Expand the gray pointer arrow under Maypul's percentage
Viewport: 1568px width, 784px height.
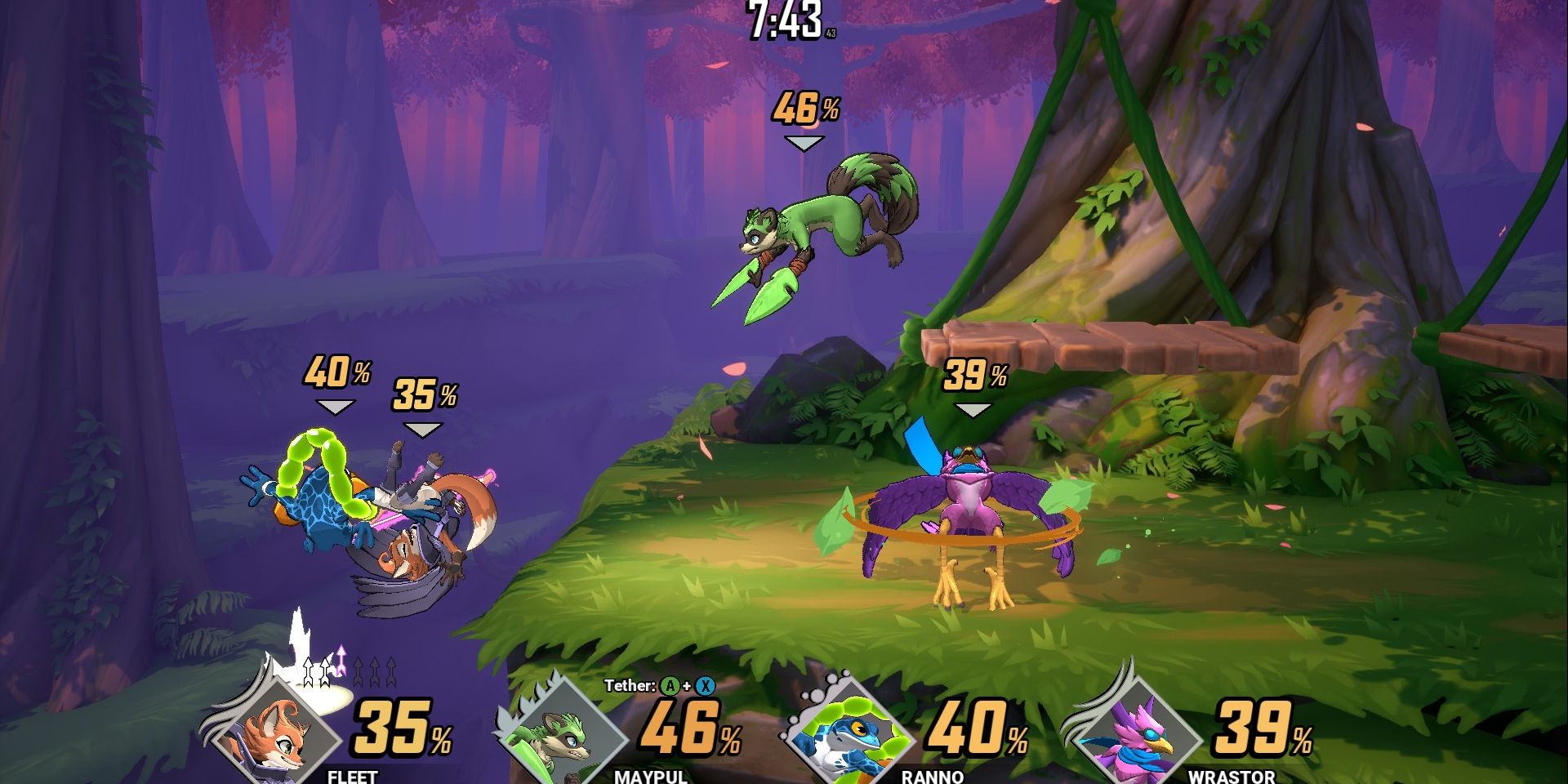click(x=805, y=141)
